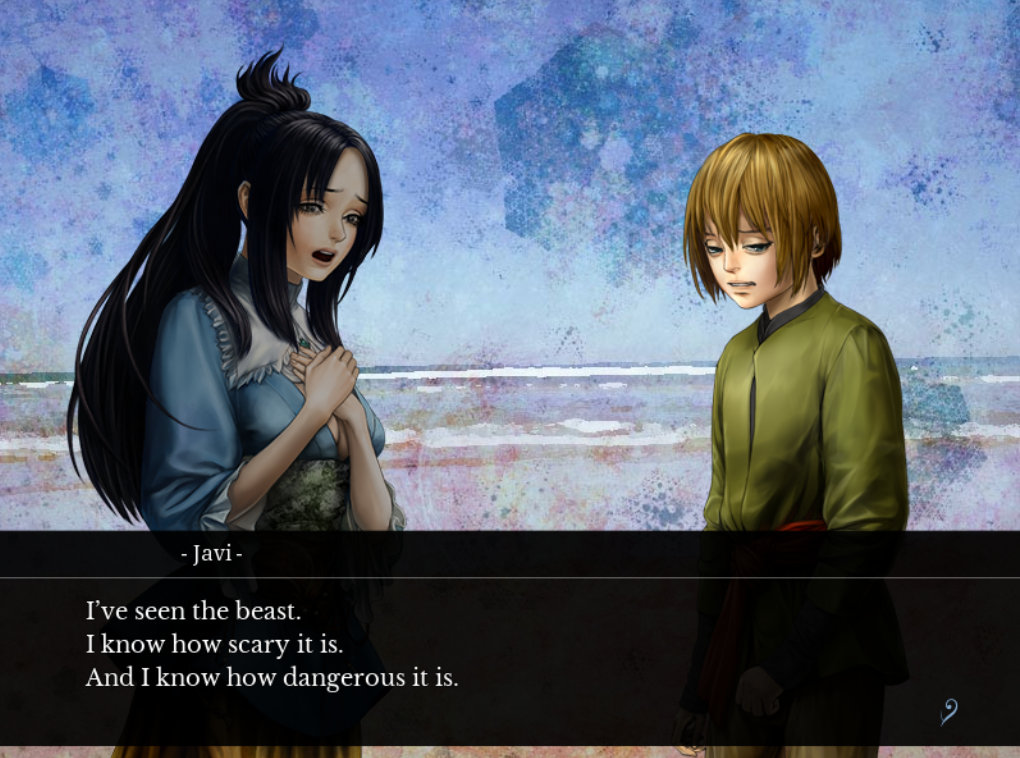
Task: Click the swirl continue indicator in the dialogue box
Action: coord(948,712)
